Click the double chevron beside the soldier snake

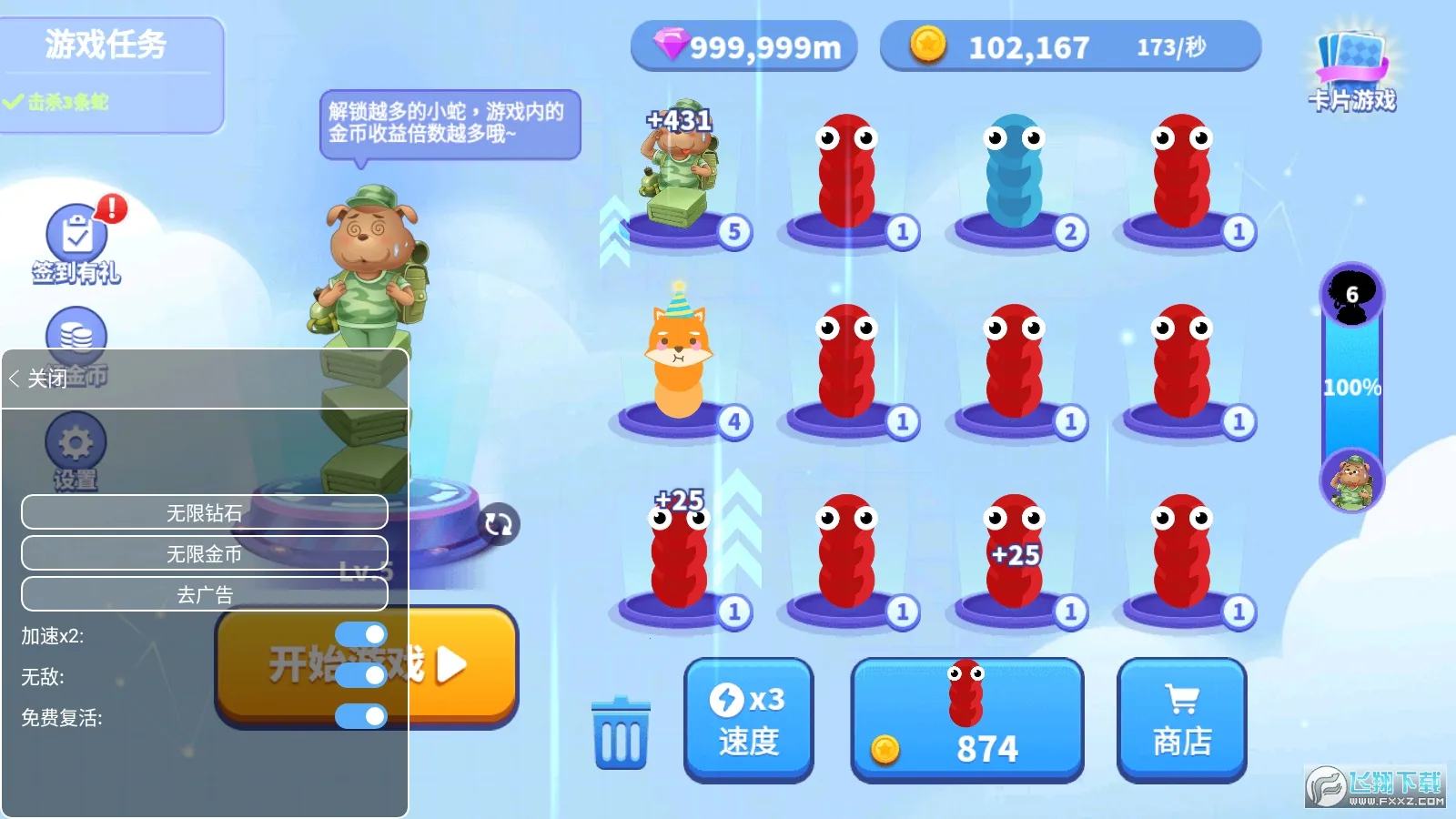pyautogui.click(x=611, y=223)
